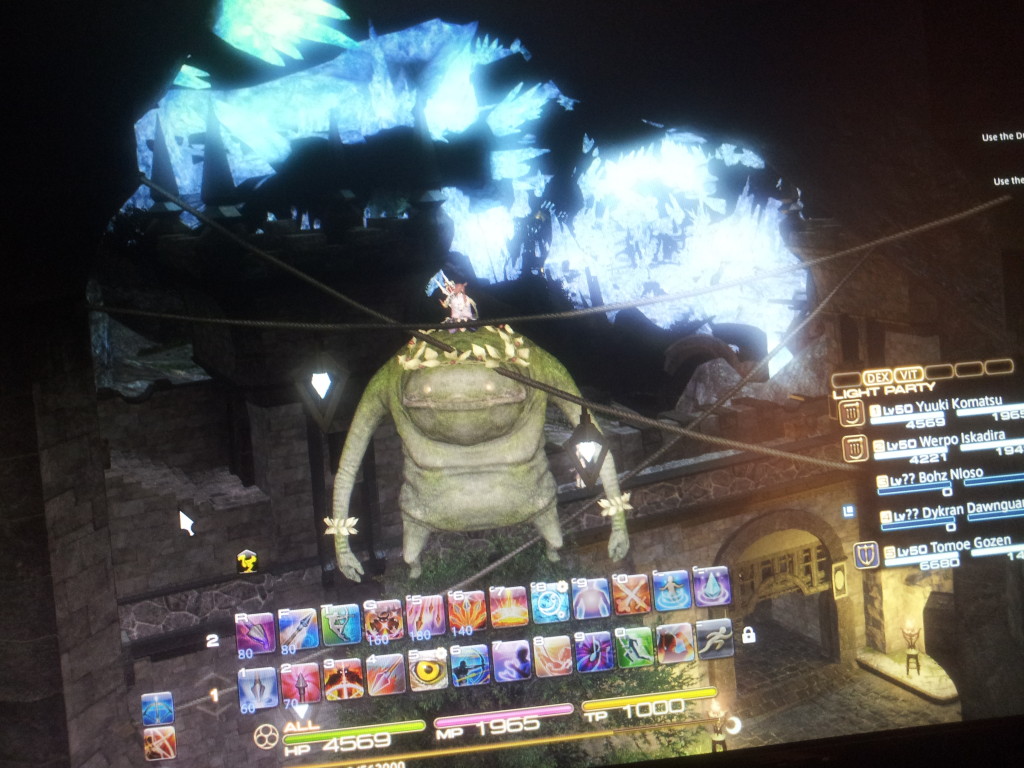
Task: Activate the Sprint running-figure ability
Action: [x=714, y=638]
